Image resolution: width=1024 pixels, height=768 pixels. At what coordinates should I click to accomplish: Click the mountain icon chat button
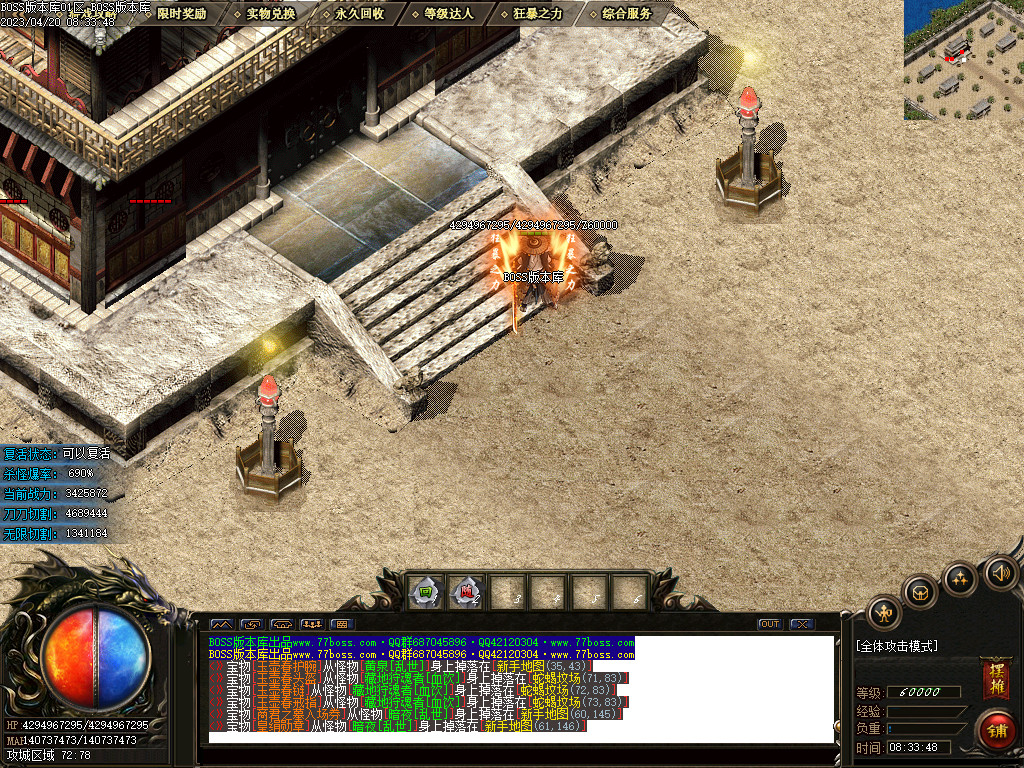point(221,624)
